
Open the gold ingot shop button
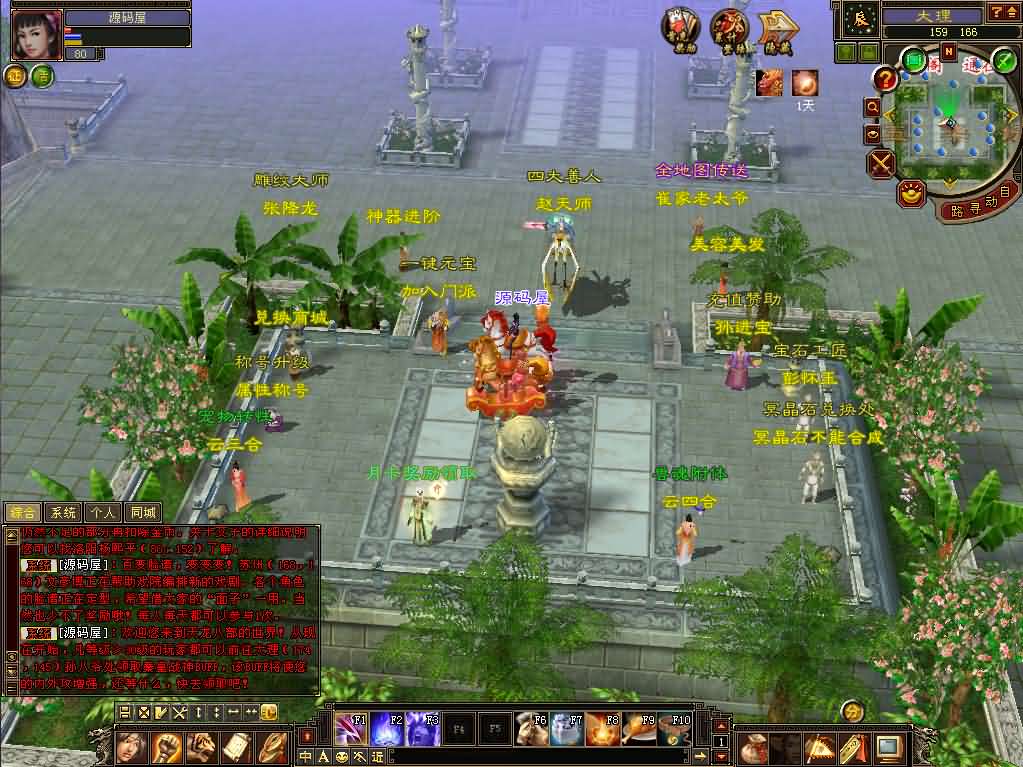pos(910,194)
